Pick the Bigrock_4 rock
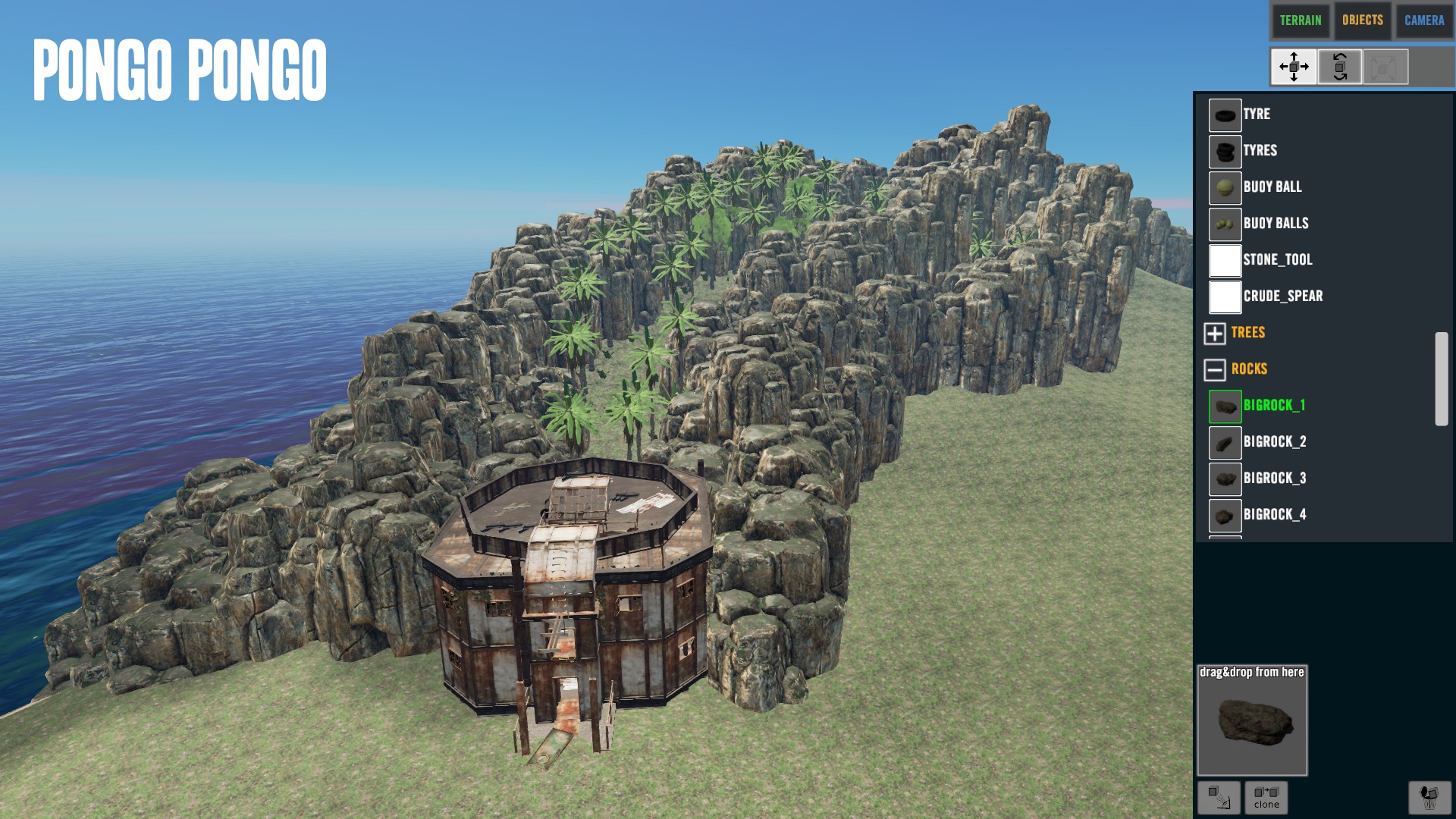This screenshot has width=1456, height=819. (x=1274, y=515)
